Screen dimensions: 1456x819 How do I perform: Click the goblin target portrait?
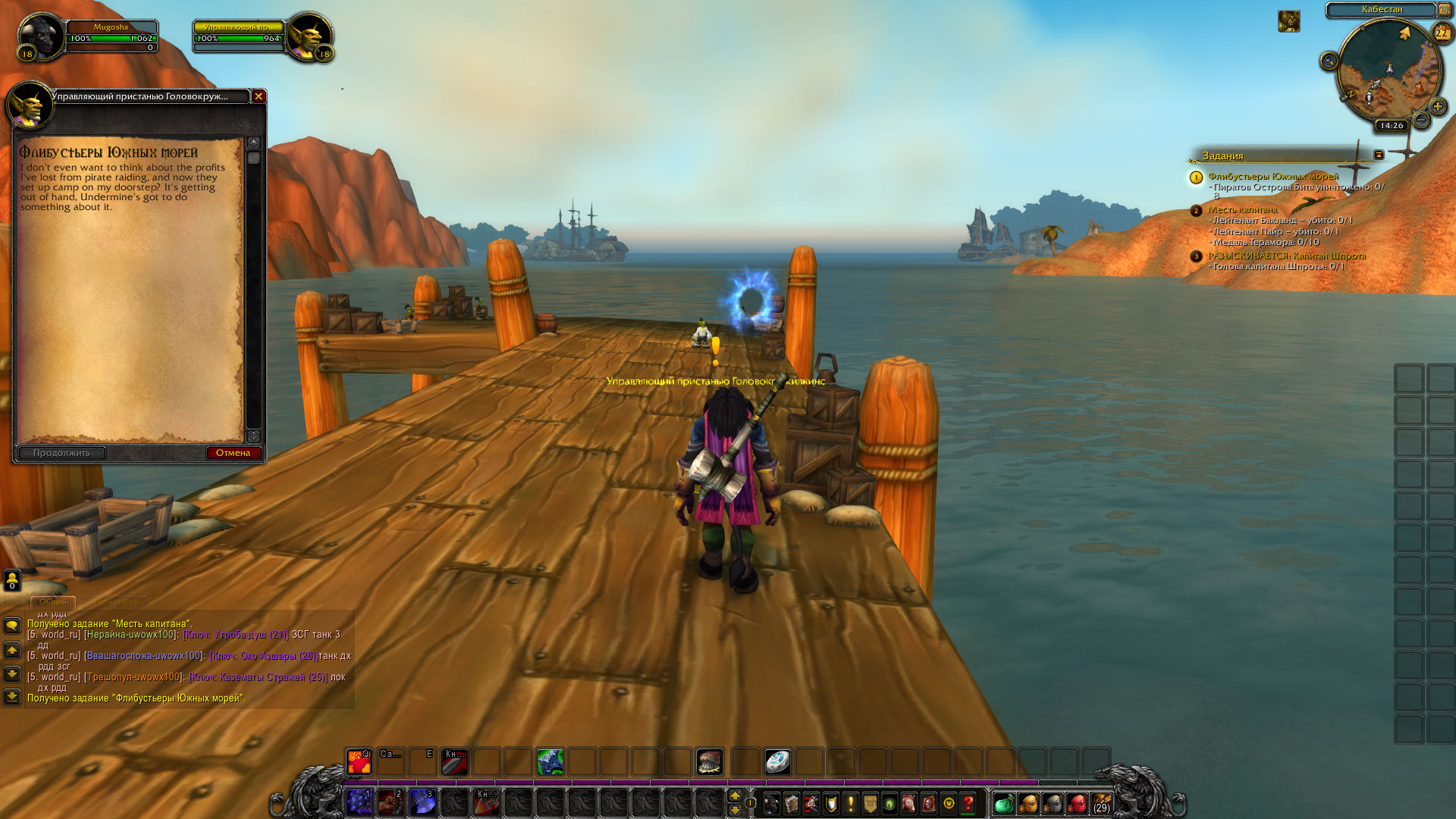pyautogui.click(x=309, y=36)
